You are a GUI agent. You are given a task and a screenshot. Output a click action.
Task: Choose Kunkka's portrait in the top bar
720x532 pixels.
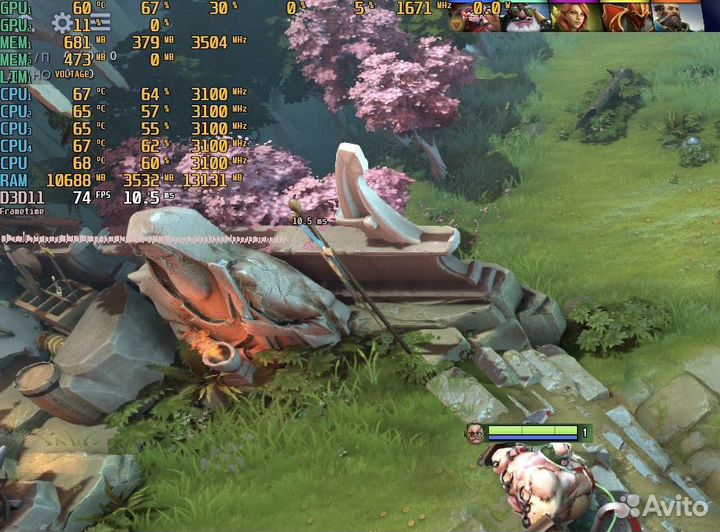tap(677, 14)
